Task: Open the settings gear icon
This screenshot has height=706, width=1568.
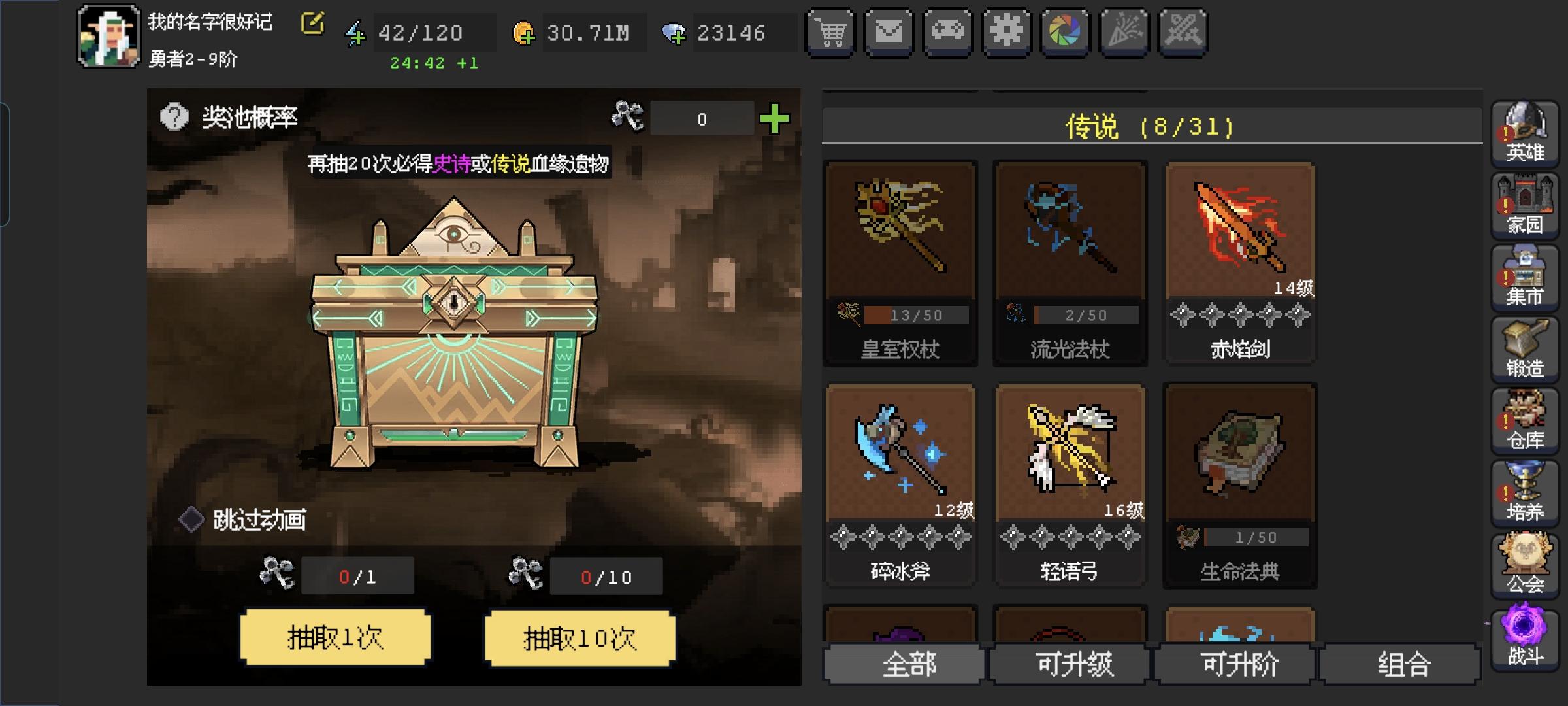Action: pyautogui.click(x=1007, y=31)
